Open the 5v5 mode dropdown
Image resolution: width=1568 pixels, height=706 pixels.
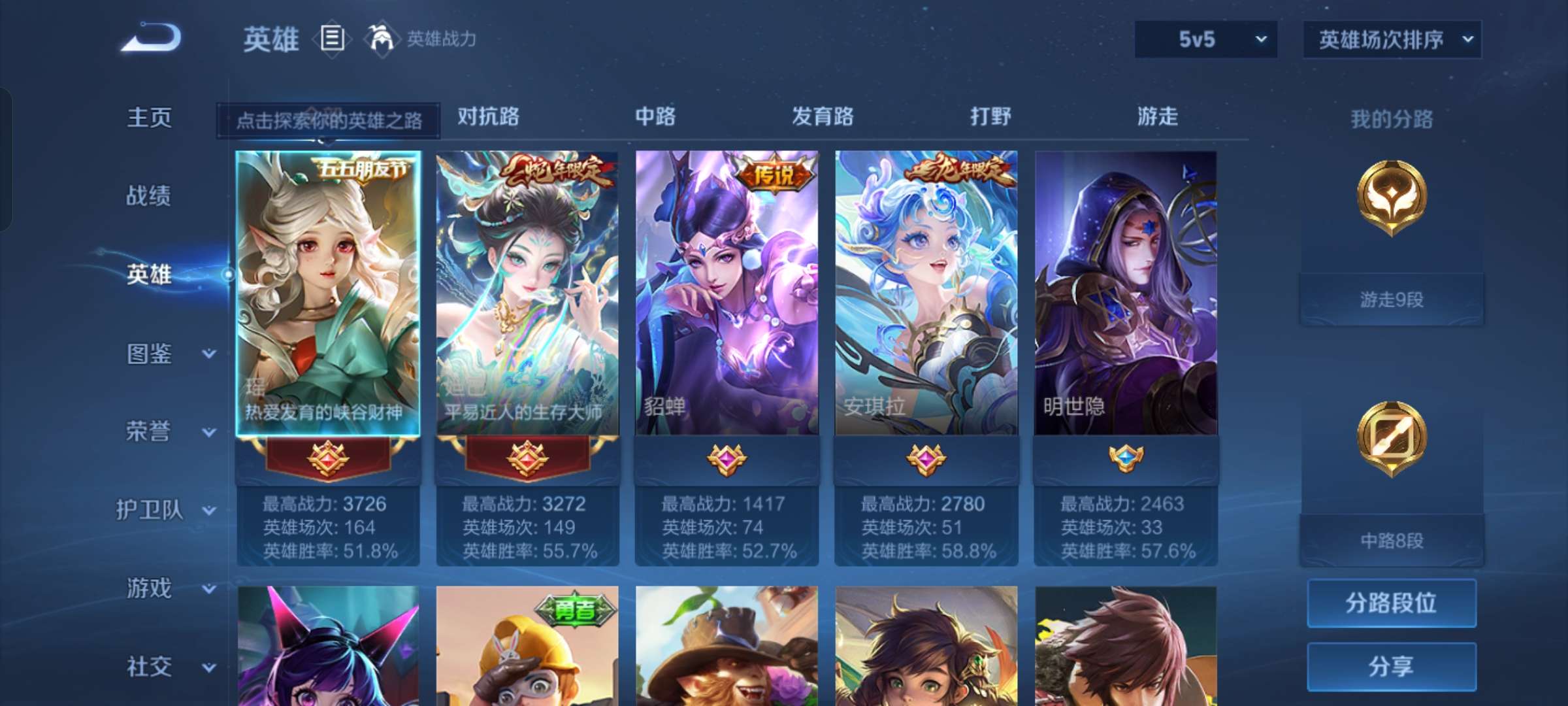pos(1204,39)
